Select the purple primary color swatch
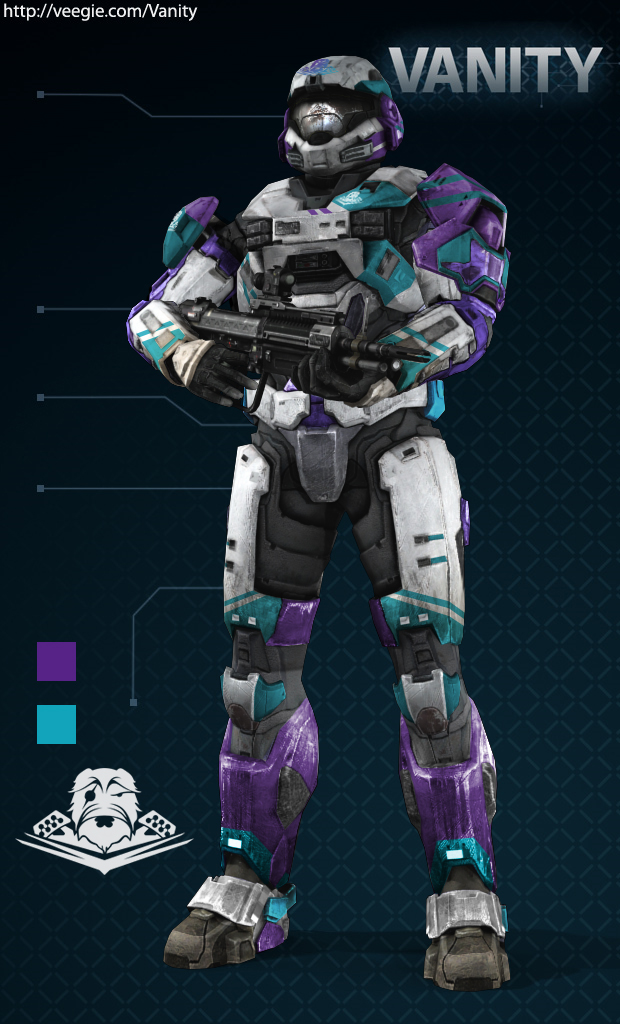Screen dimensions: 620x1024 pyautogui.click(x=56, y=661)
